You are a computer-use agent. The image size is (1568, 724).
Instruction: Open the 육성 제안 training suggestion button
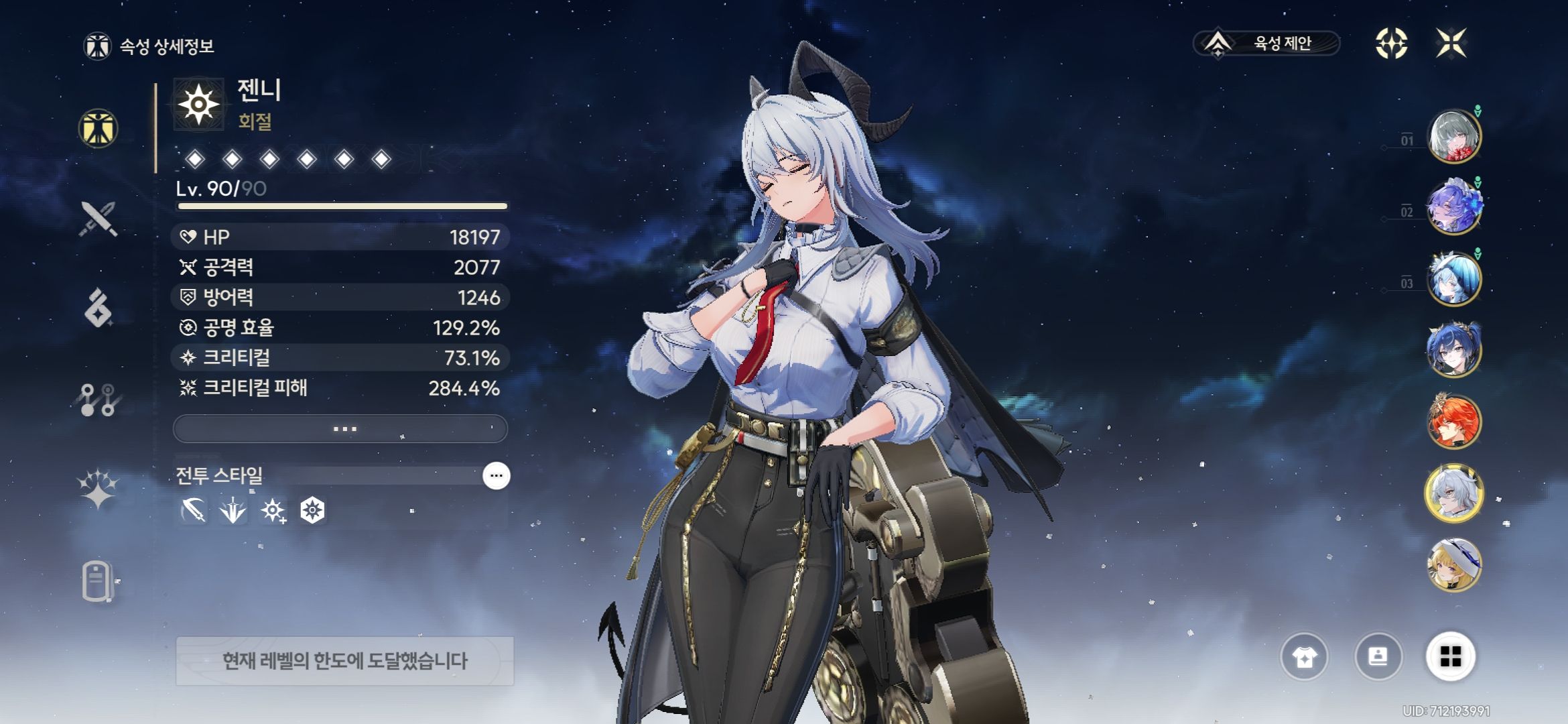(1266, 44)
